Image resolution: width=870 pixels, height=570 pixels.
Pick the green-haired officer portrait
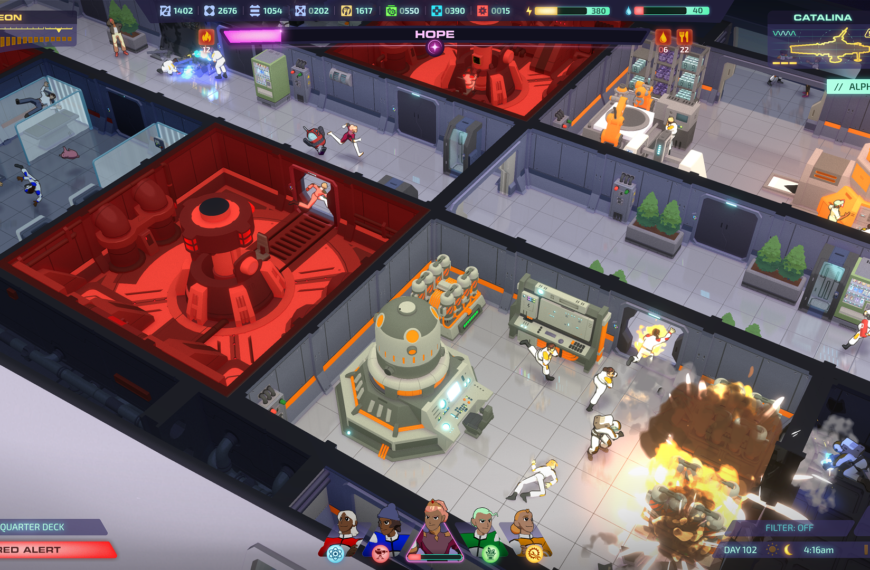click(x=482, y=529)
